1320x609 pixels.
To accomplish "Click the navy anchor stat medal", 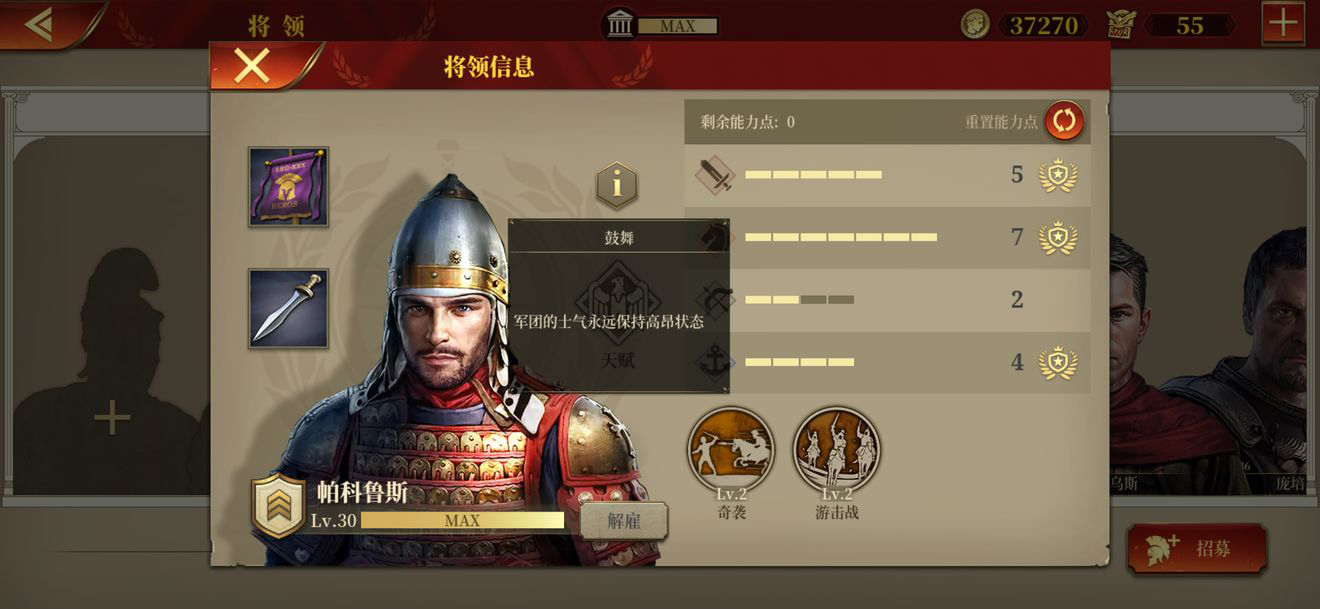I will coord(1057,362).
